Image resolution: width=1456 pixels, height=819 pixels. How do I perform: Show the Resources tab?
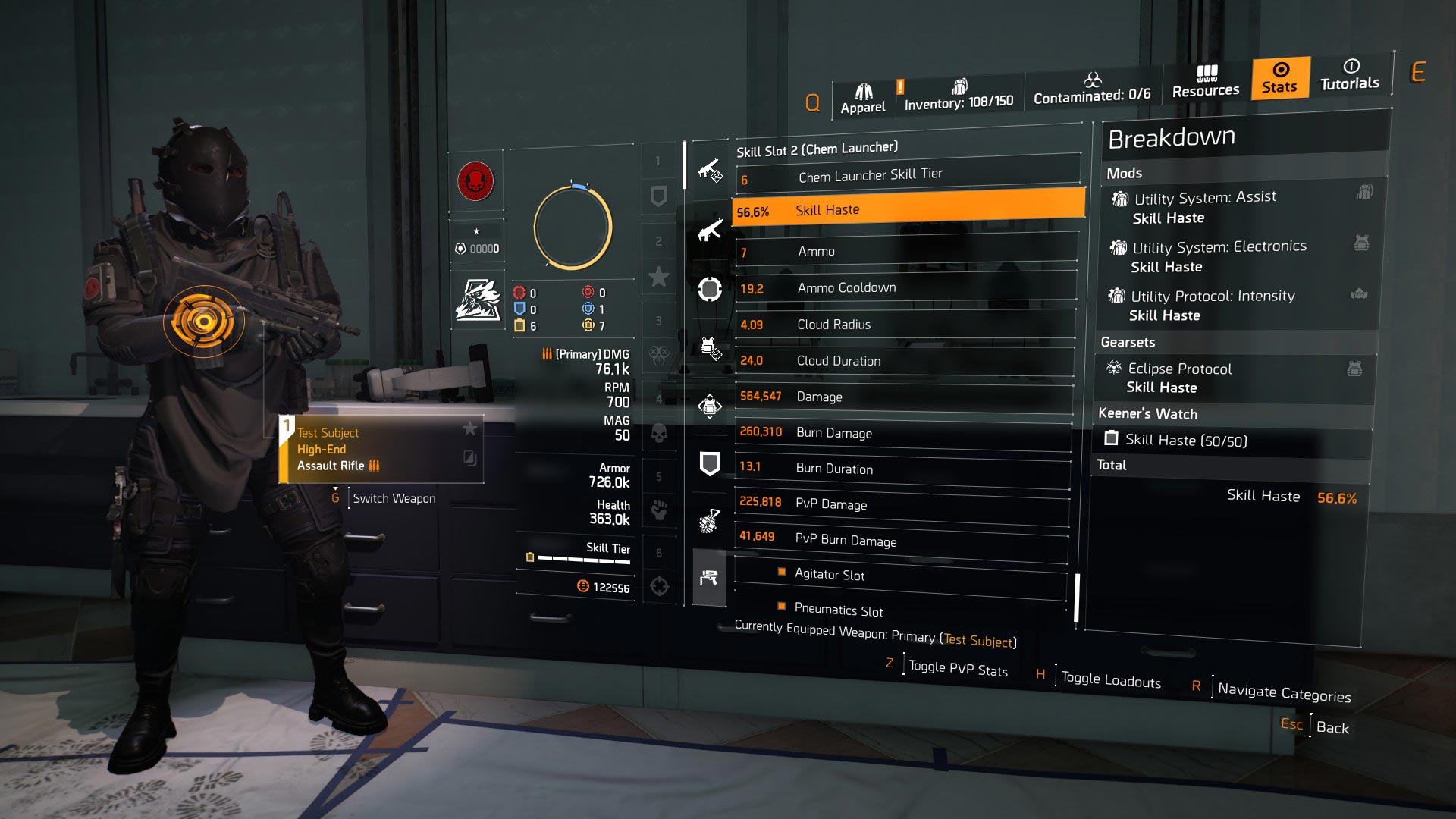click(x=1206, y=82)
